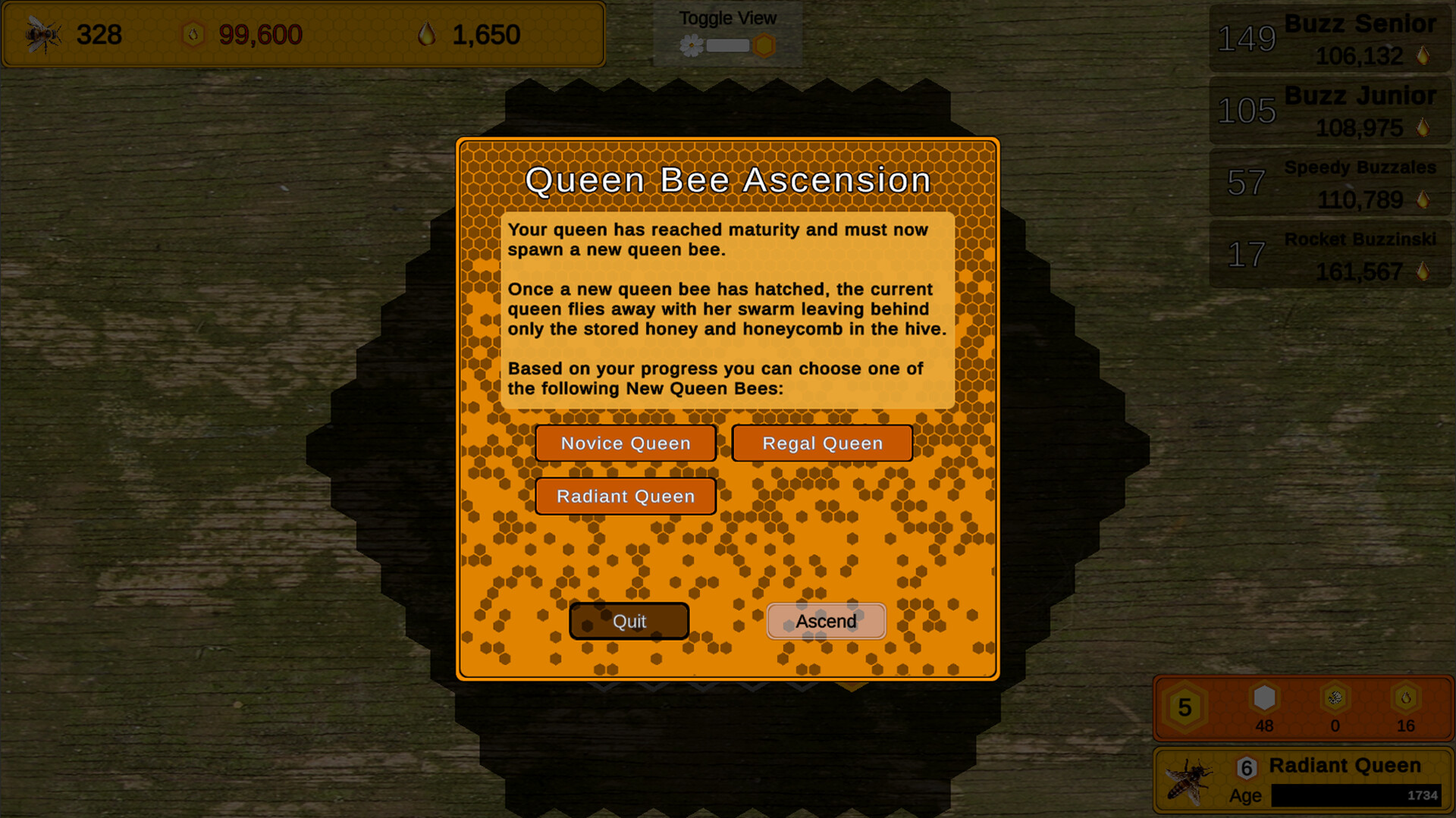
Task: Click the honey drop icon above the number 16
Action: coord(1406,699)
